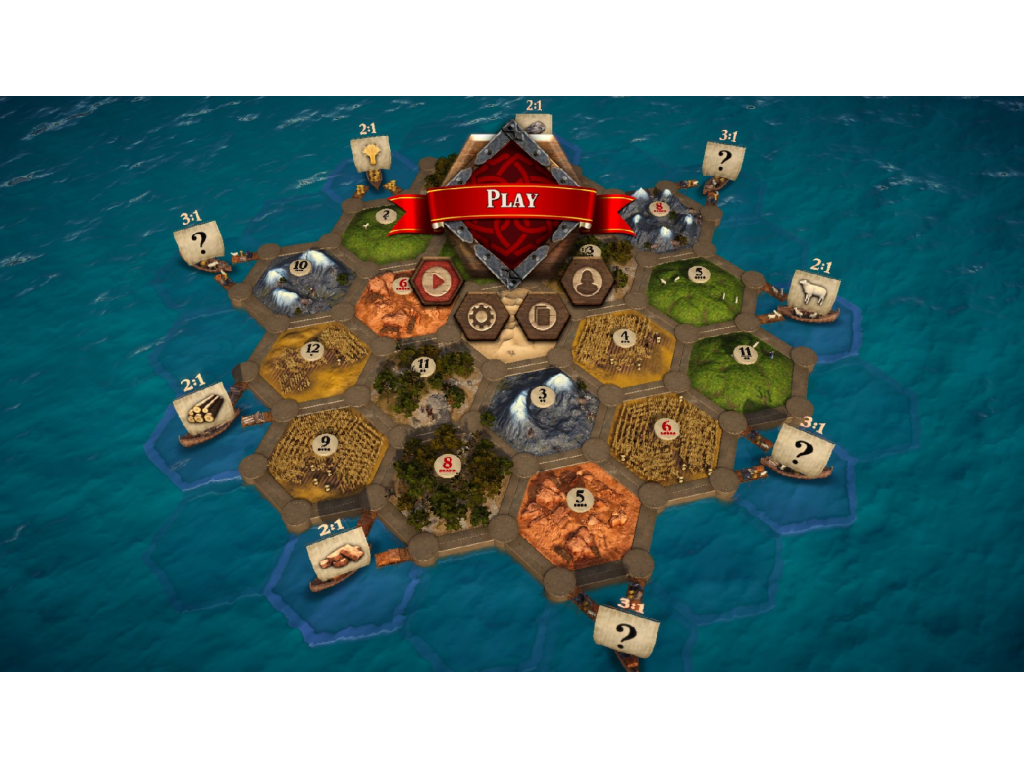Start the game with the Play banner

tap(511, 201)
